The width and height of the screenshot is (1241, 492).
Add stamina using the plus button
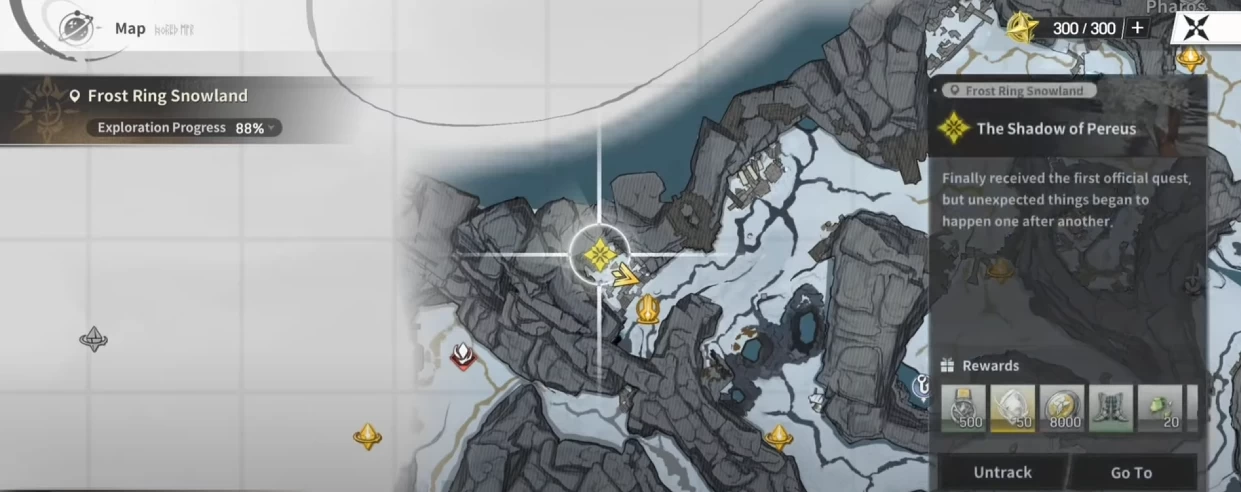[x=1137, y=28]
